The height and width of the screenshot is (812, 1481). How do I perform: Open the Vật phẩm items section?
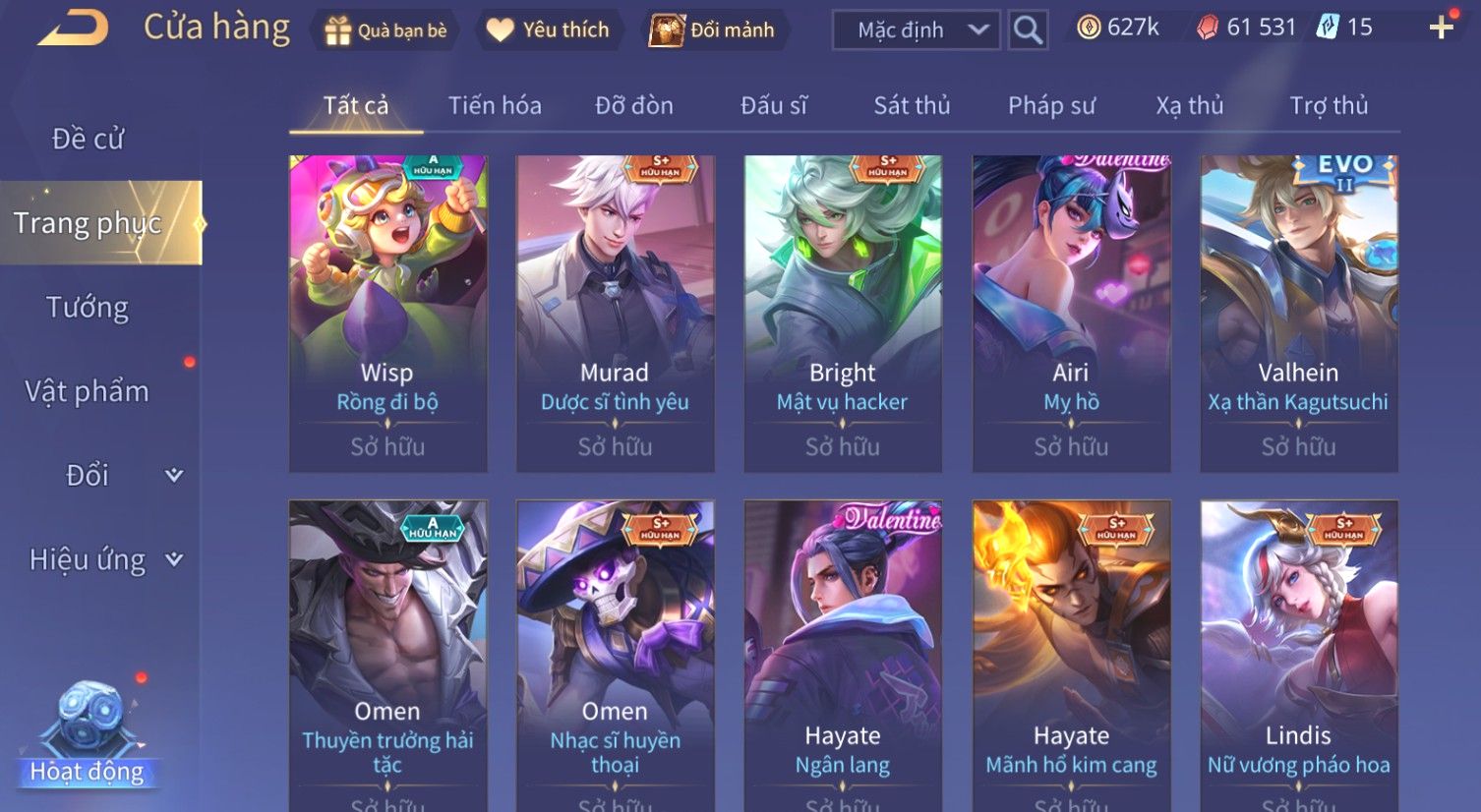[x=88, y=391]
